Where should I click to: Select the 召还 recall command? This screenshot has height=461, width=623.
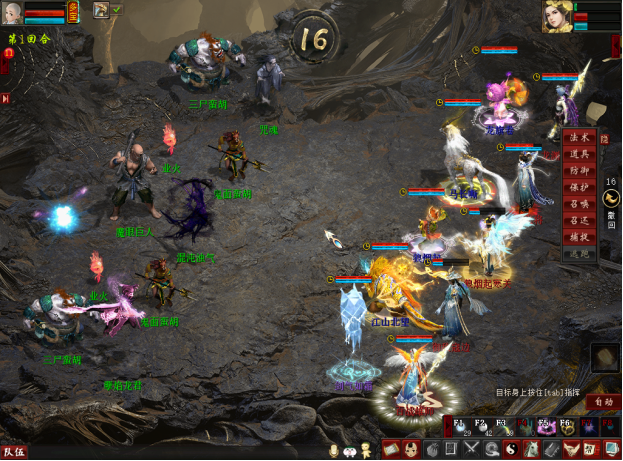tap(577, 222)
